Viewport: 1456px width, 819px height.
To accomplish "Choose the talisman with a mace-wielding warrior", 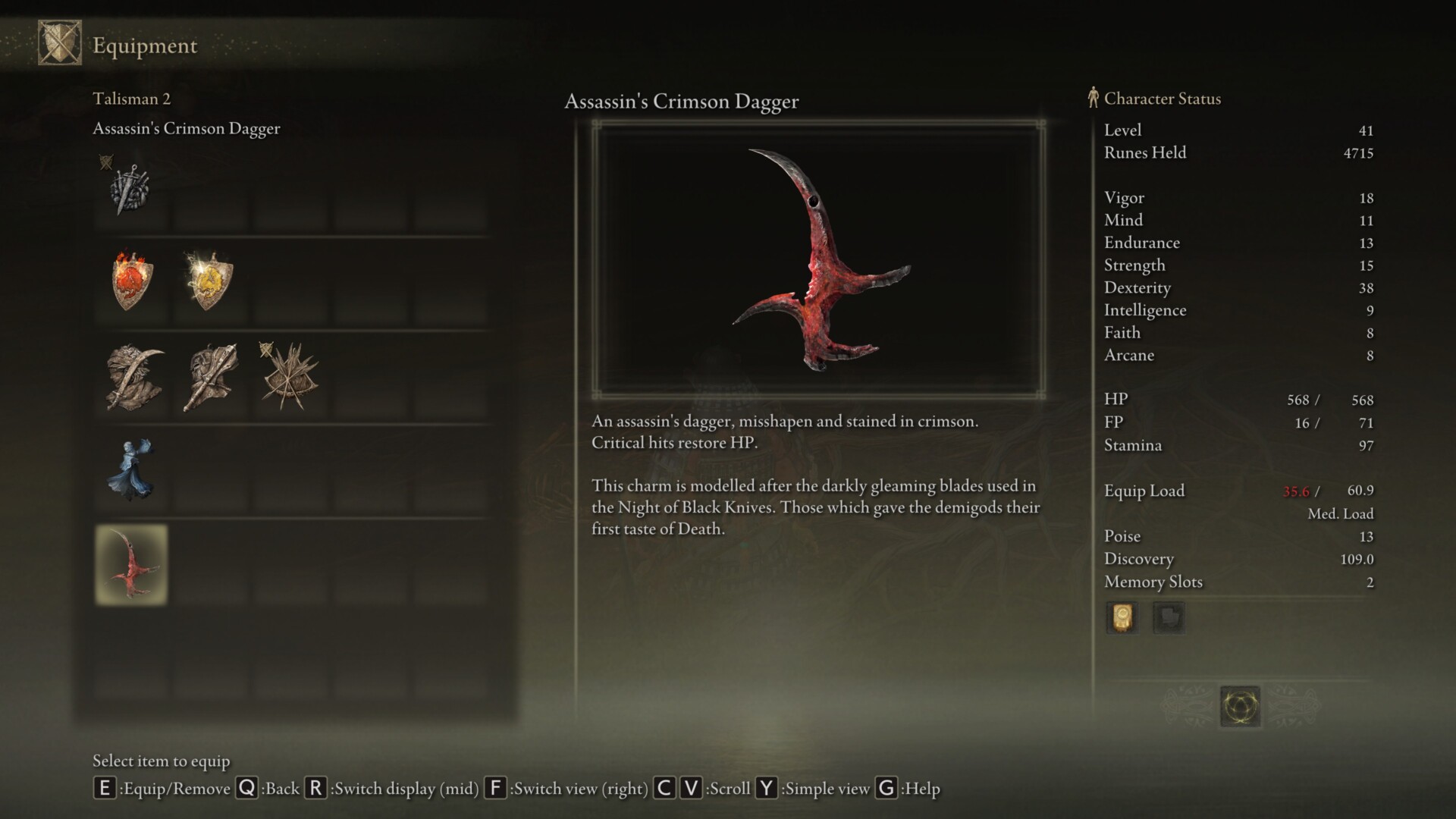I will (211, 377).
